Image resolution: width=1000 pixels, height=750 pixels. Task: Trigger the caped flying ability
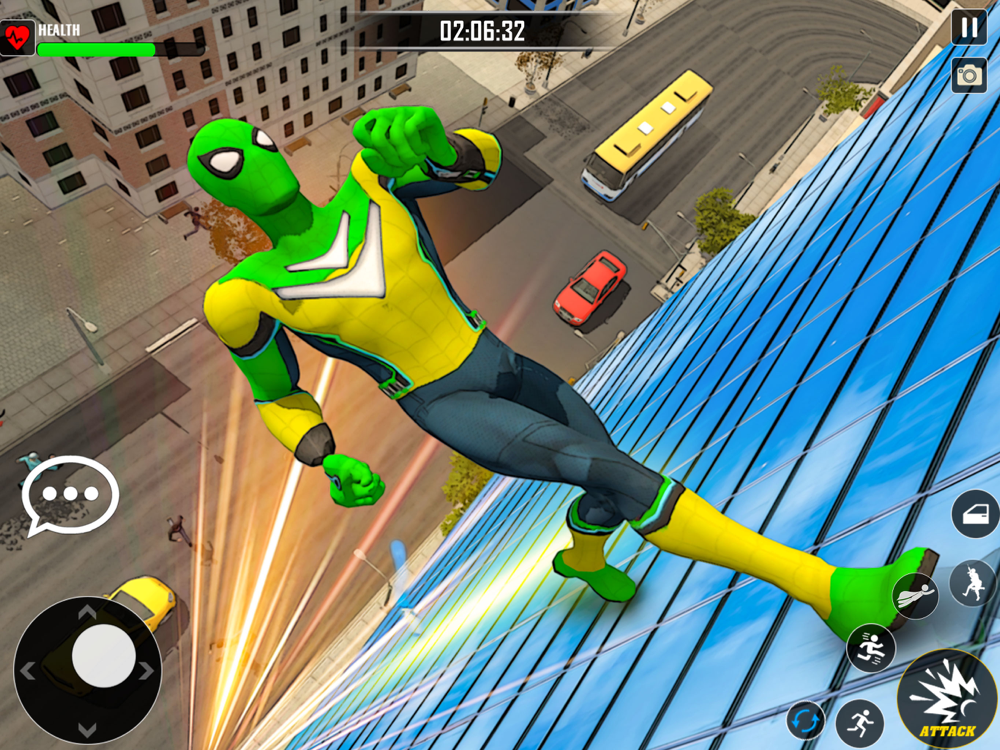(915, 597)
